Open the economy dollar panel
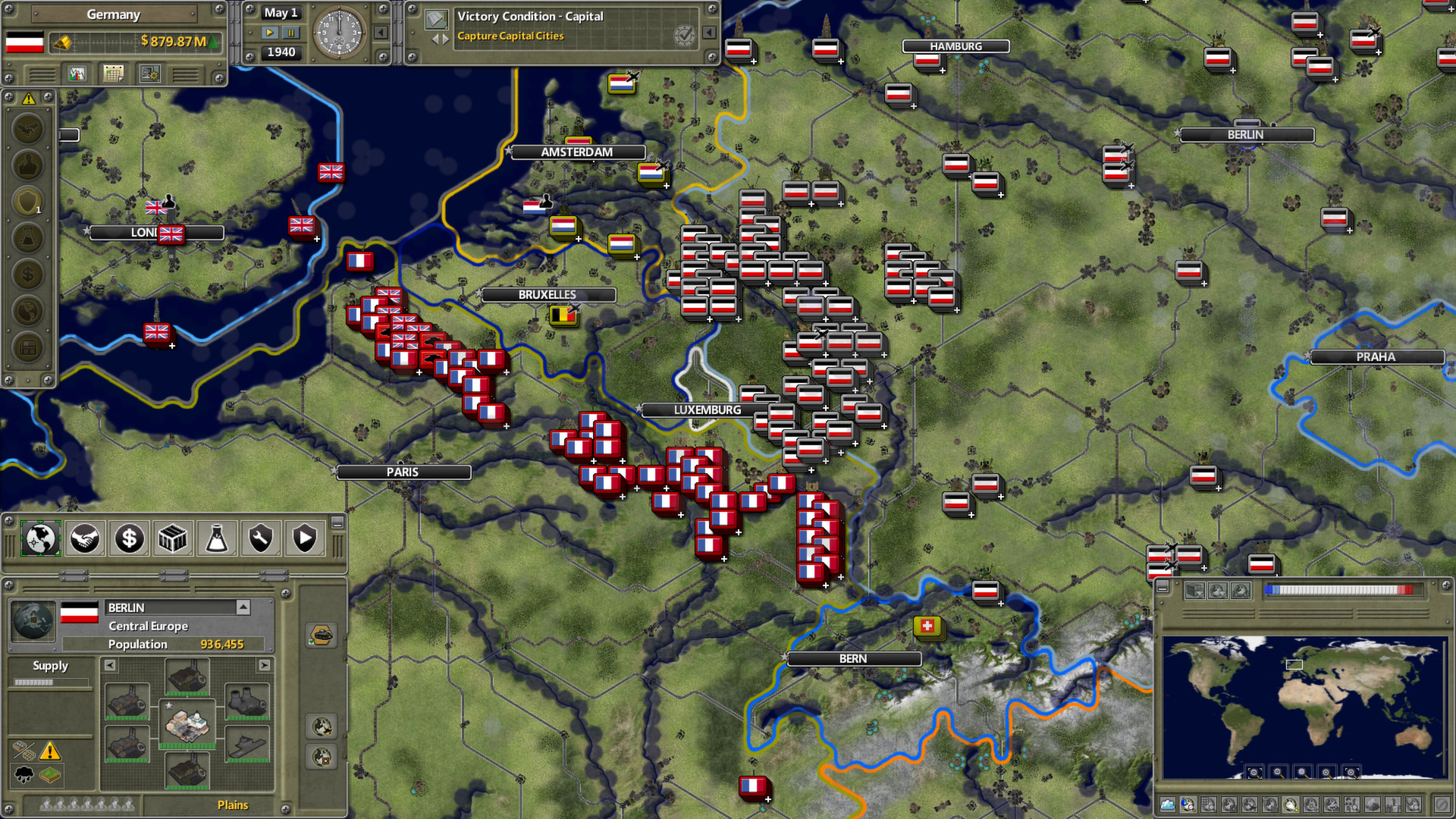 (x=128, y=538)
